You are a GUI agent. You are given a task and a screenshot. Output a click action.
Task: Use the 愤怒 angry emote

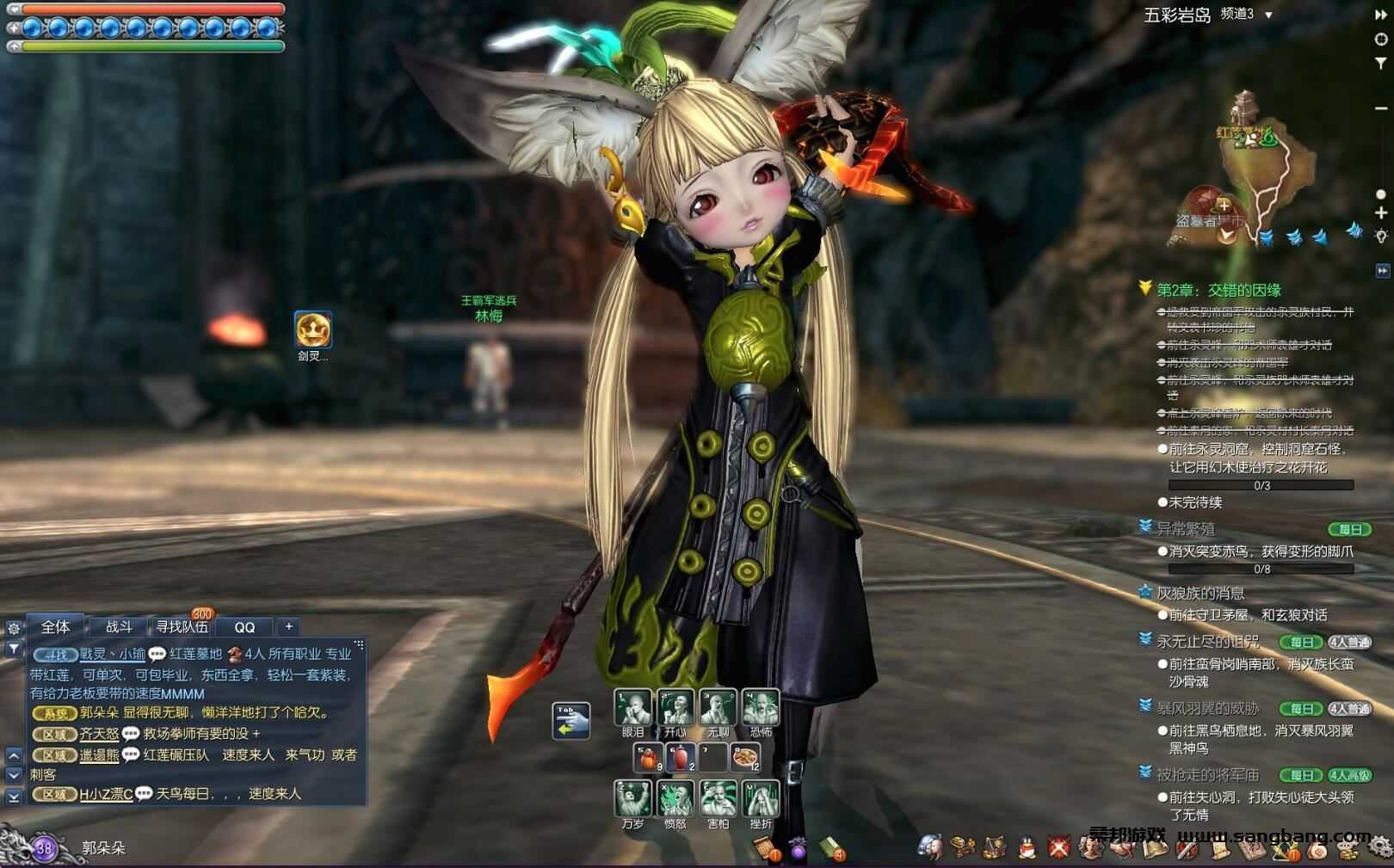coord(675,798)
